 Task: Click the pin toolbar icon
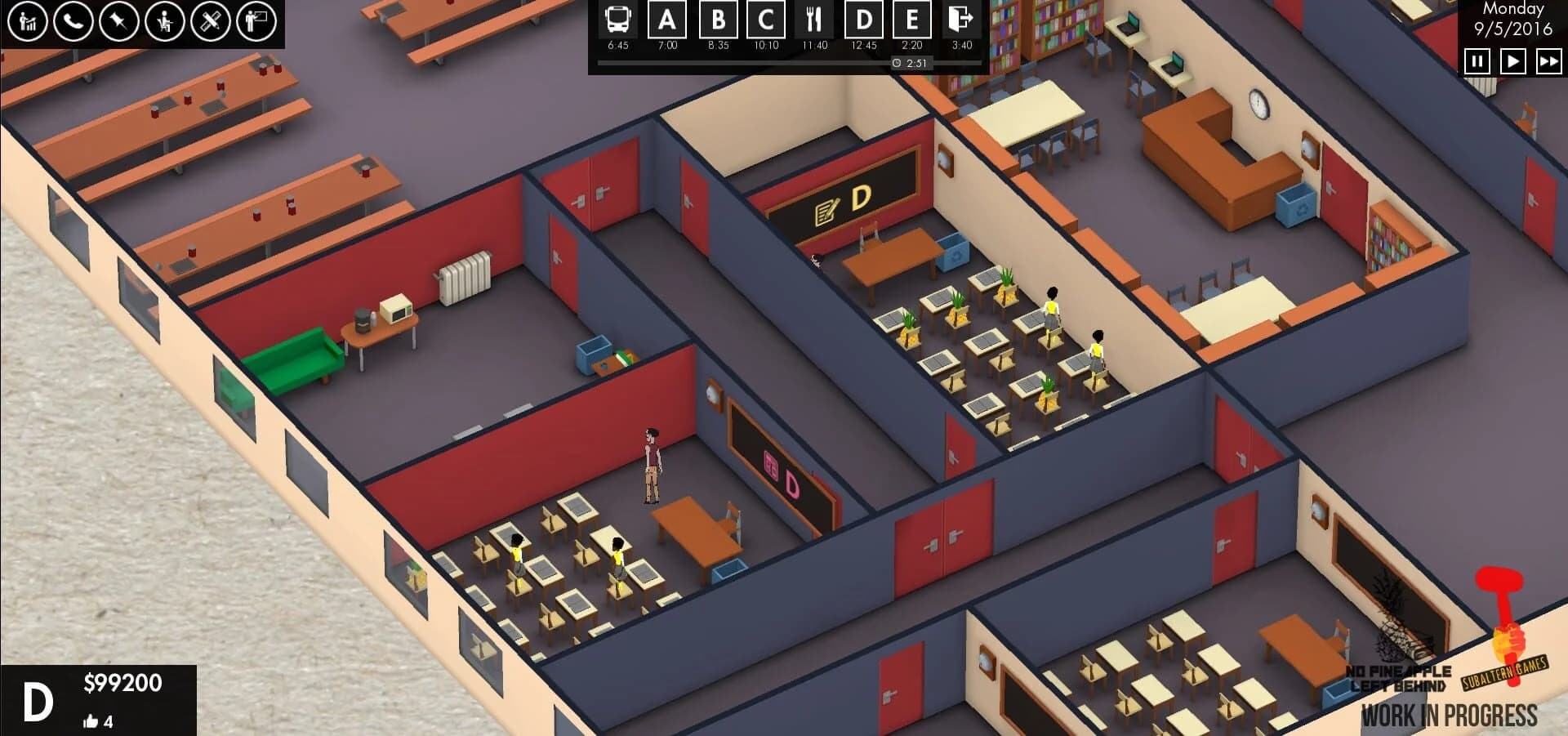tap(121, 20)
